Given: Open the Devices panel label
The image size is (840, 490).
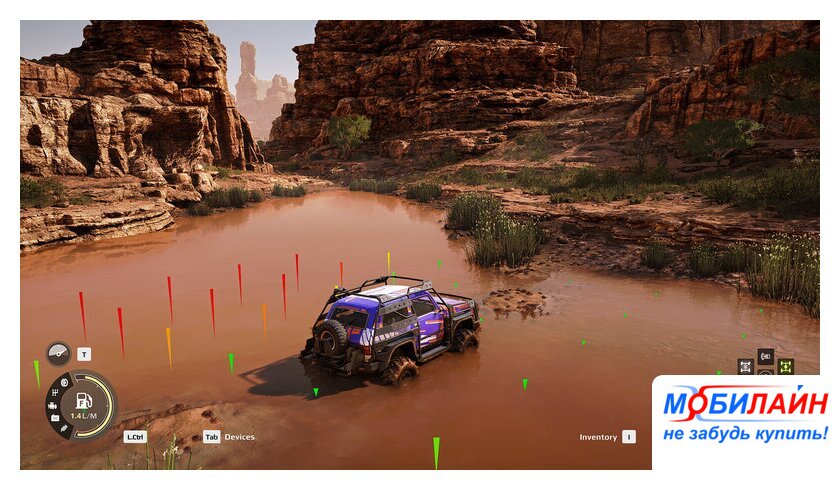Looking at the screenshot, I should pos(239,437).
